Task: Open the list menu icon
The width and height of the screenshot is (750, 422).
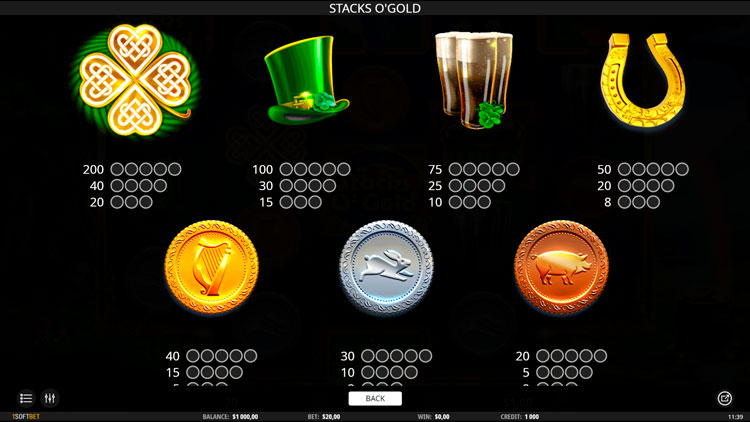Action: tap(26, 398)
